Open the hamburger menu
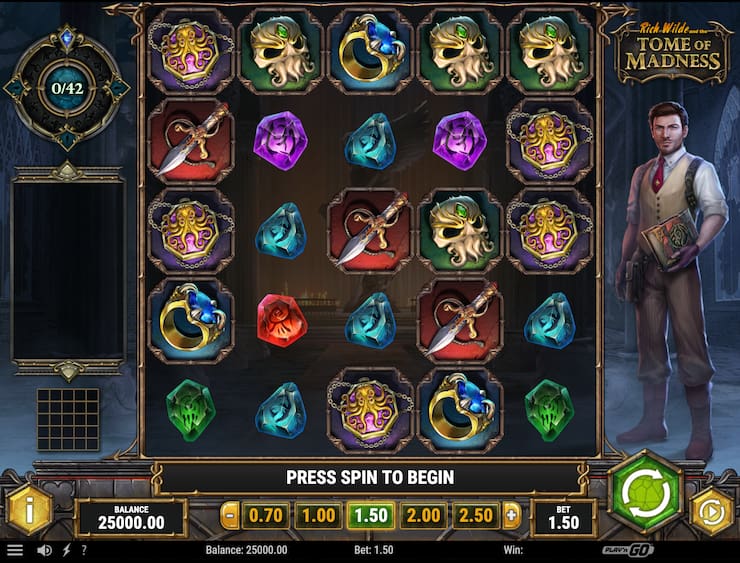 point(14,550)
